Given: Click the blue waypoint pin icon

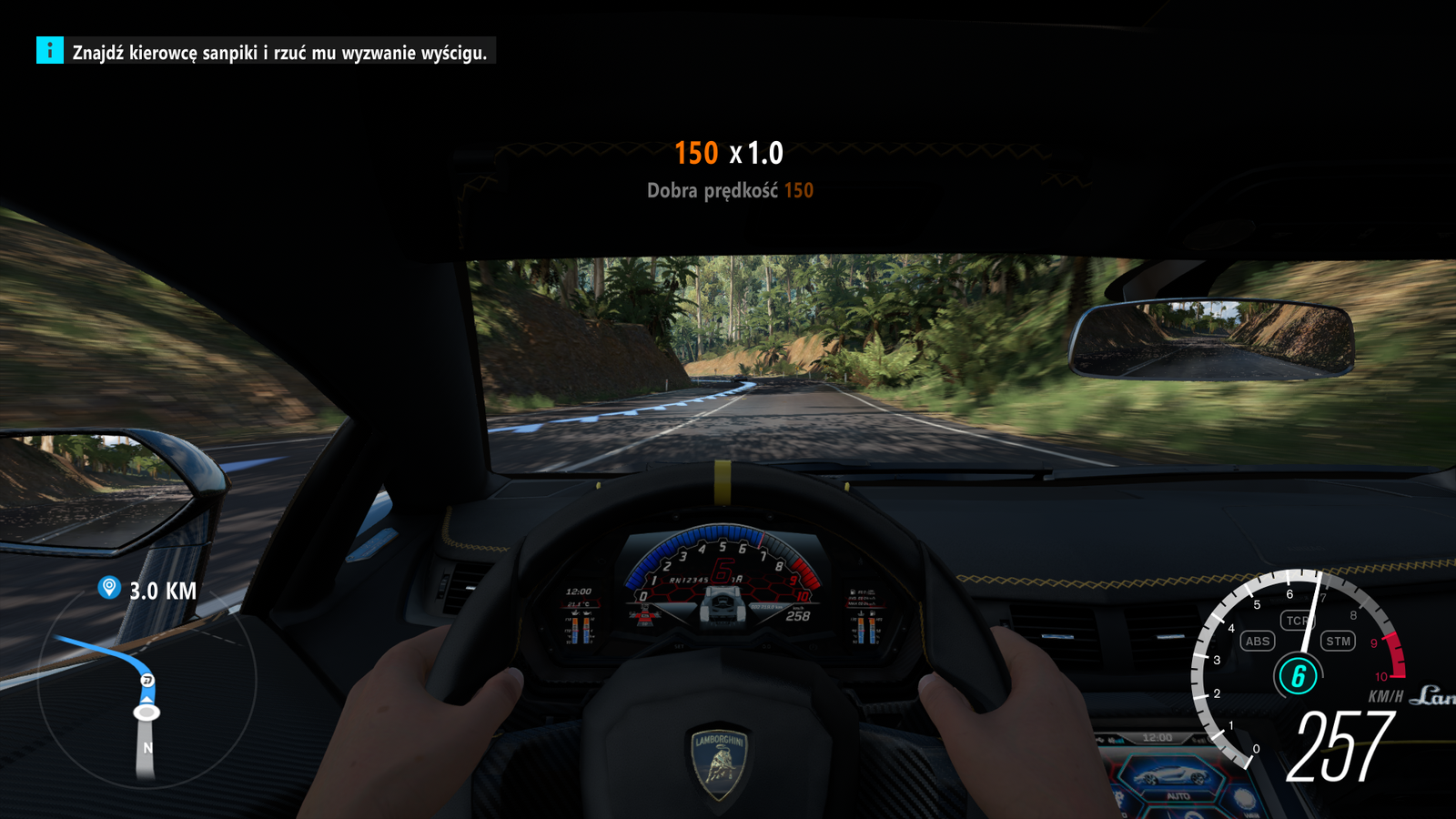Looking at the screenshot, I should point(109,588).
